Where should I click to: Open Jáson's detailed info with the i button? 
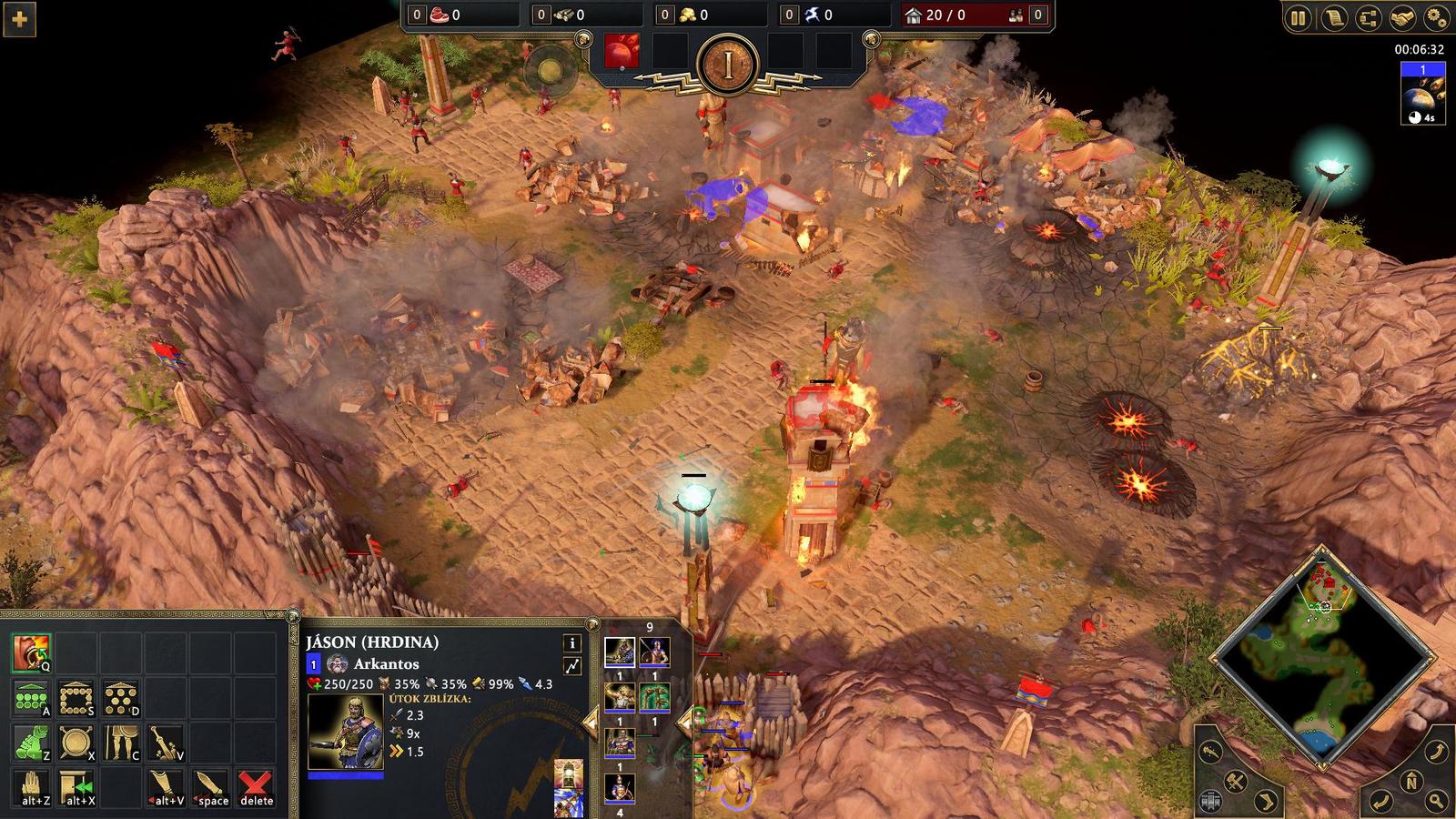click(571, 643)
